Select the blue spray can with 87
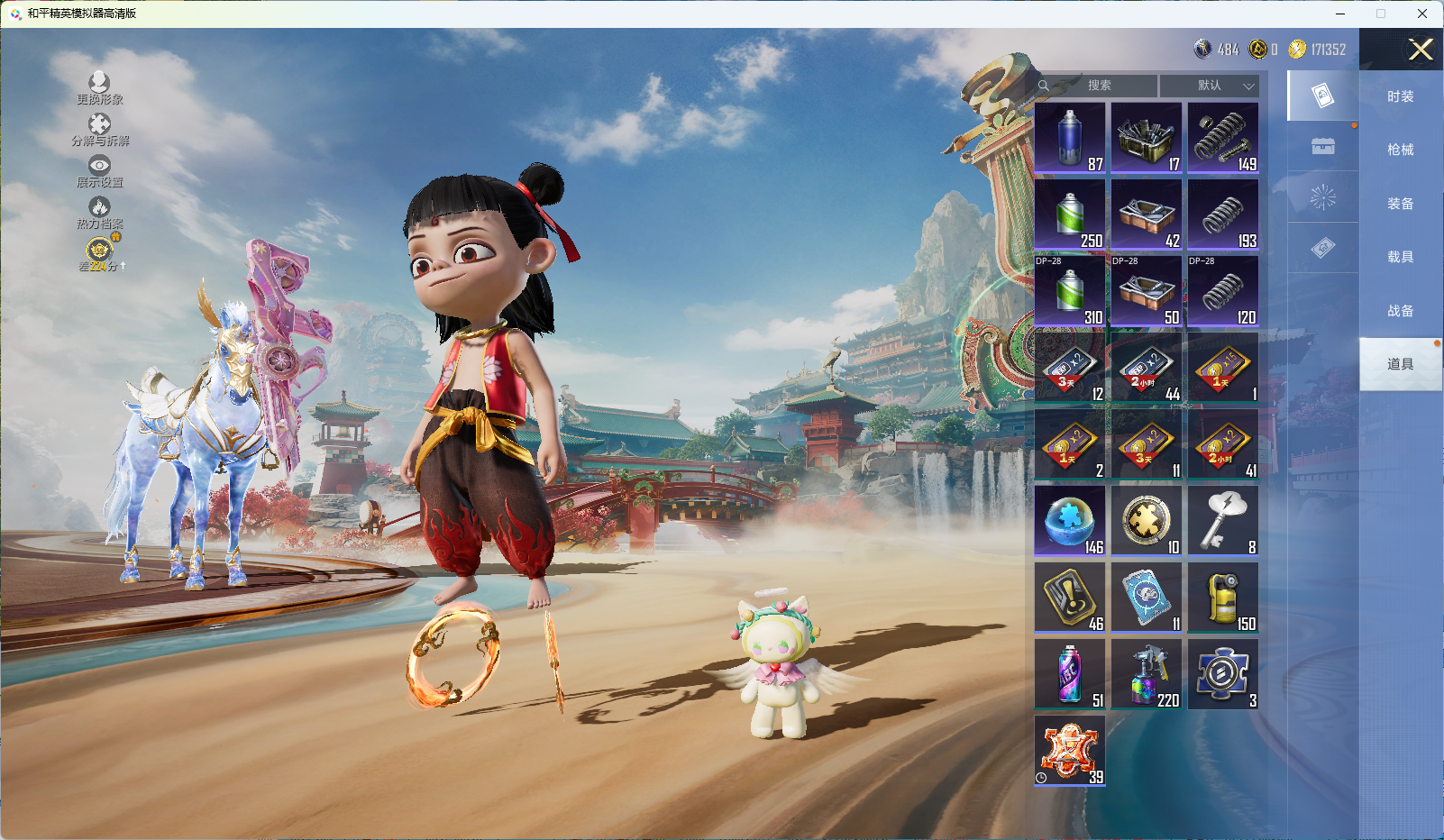This screenshot has width=1444, height=840. coord(1070,138)
